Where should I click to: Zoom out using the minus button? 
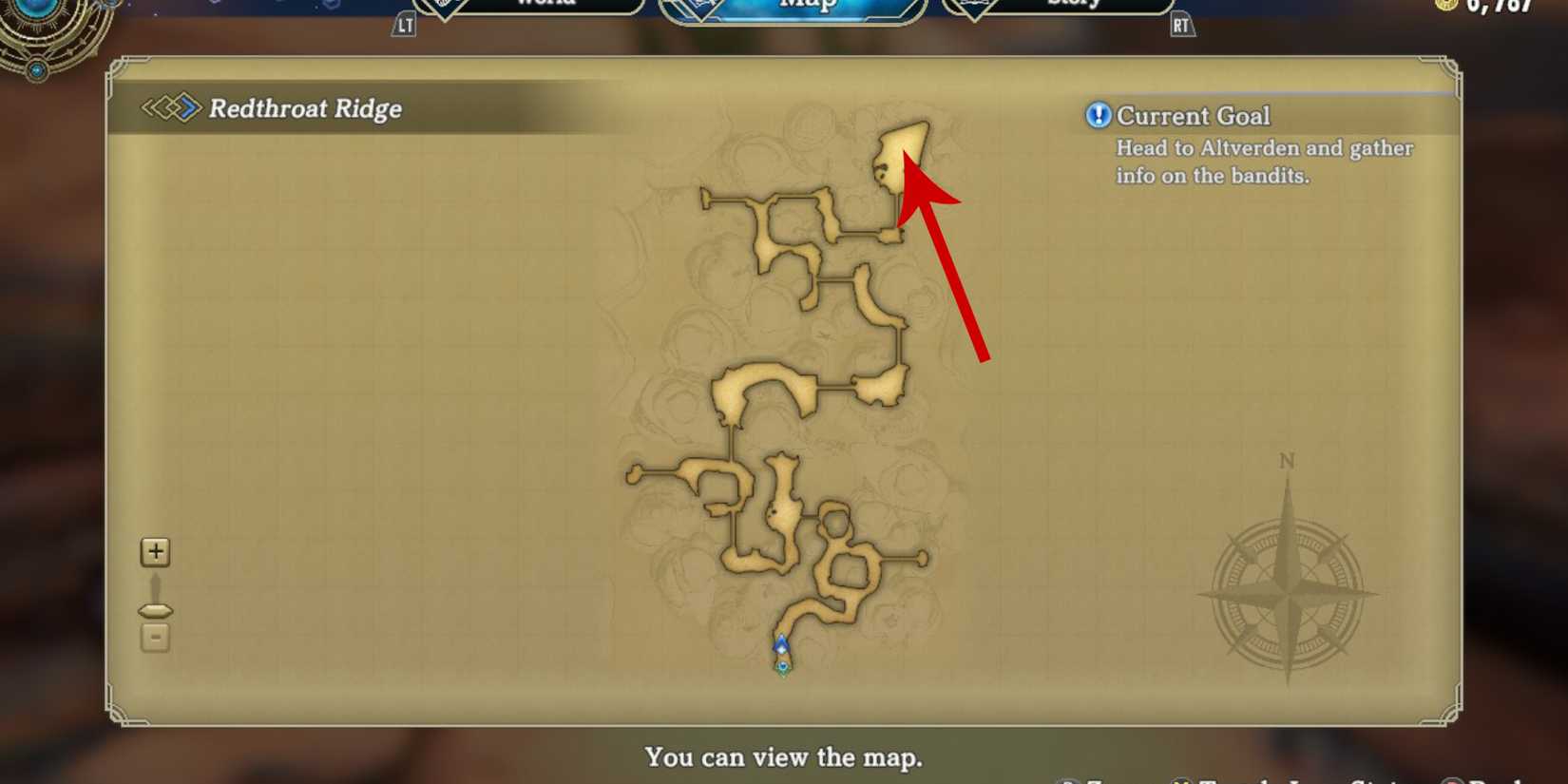tap(154, 638)
